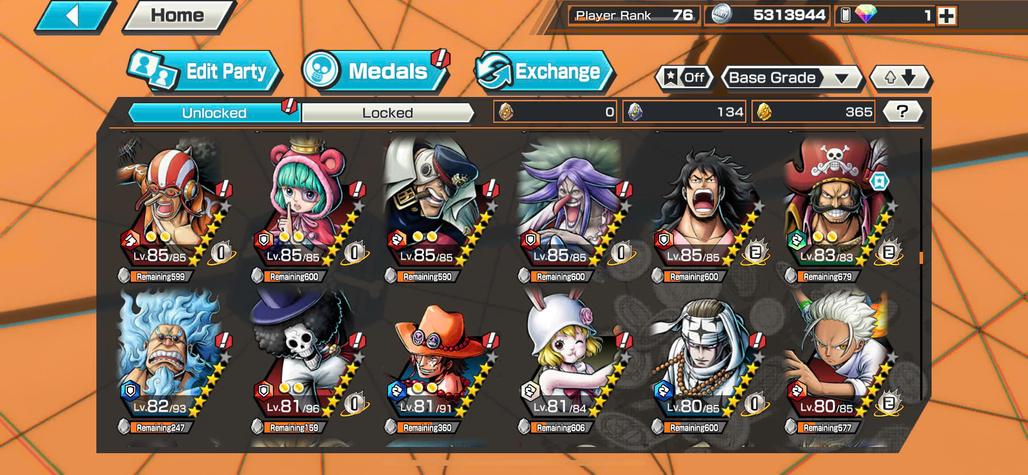
Task: Open the Edit Party screen
Action: [205, 72]
